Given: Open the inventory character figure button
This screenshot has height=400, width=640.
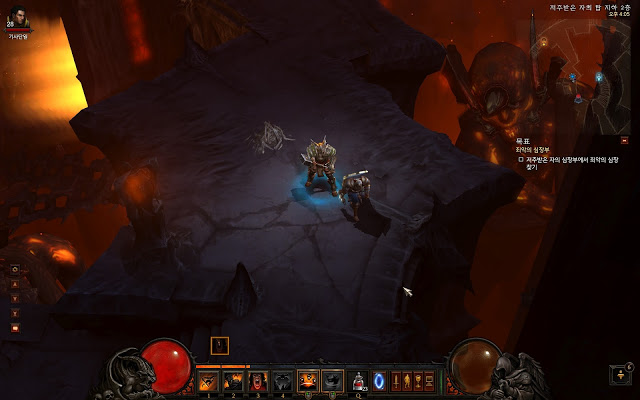Looking at the screenshot, I should tap(406, 381).
